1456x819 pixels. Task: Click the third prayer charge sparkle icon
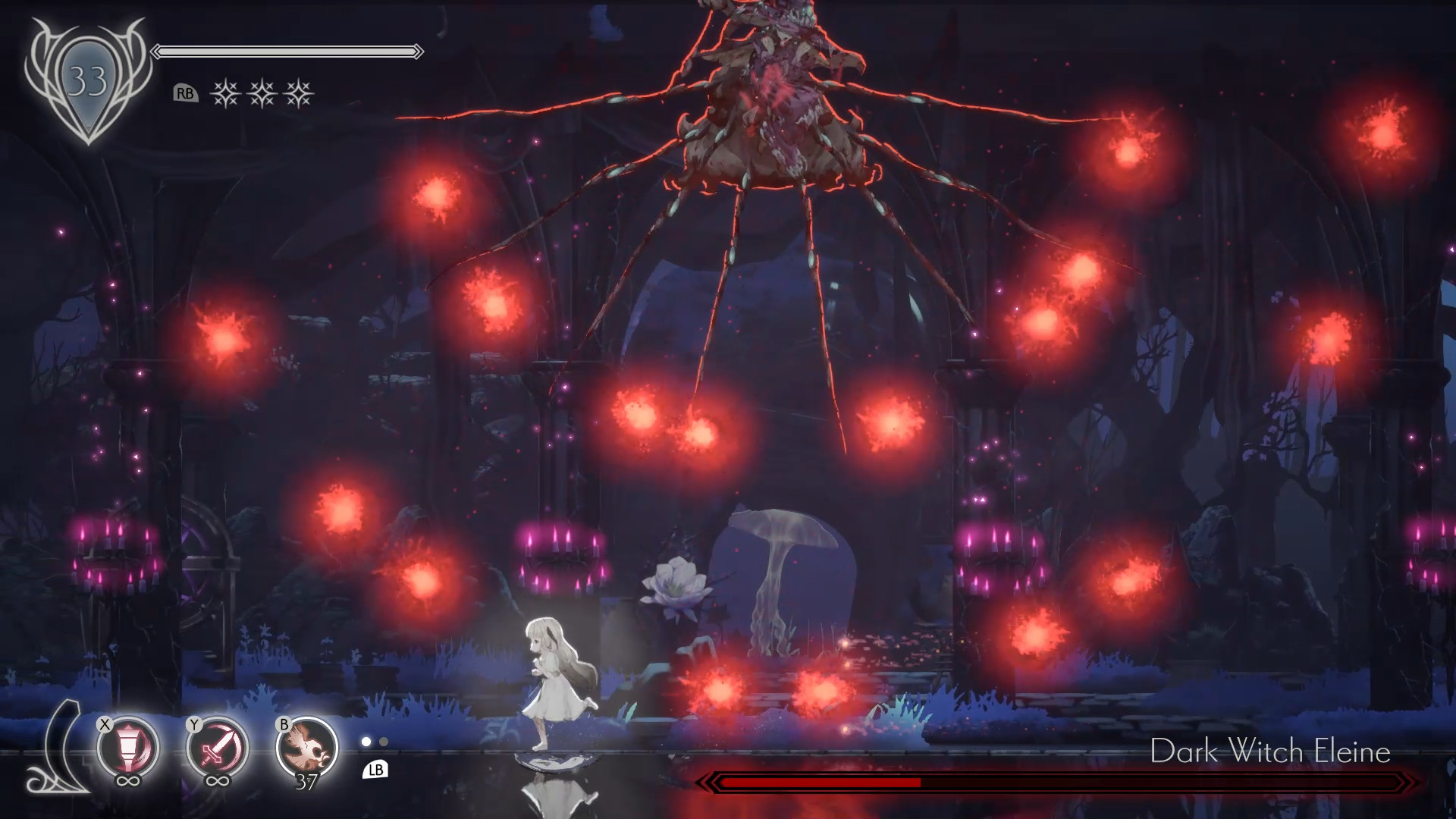pyautogui.click(x=297, y=95)
